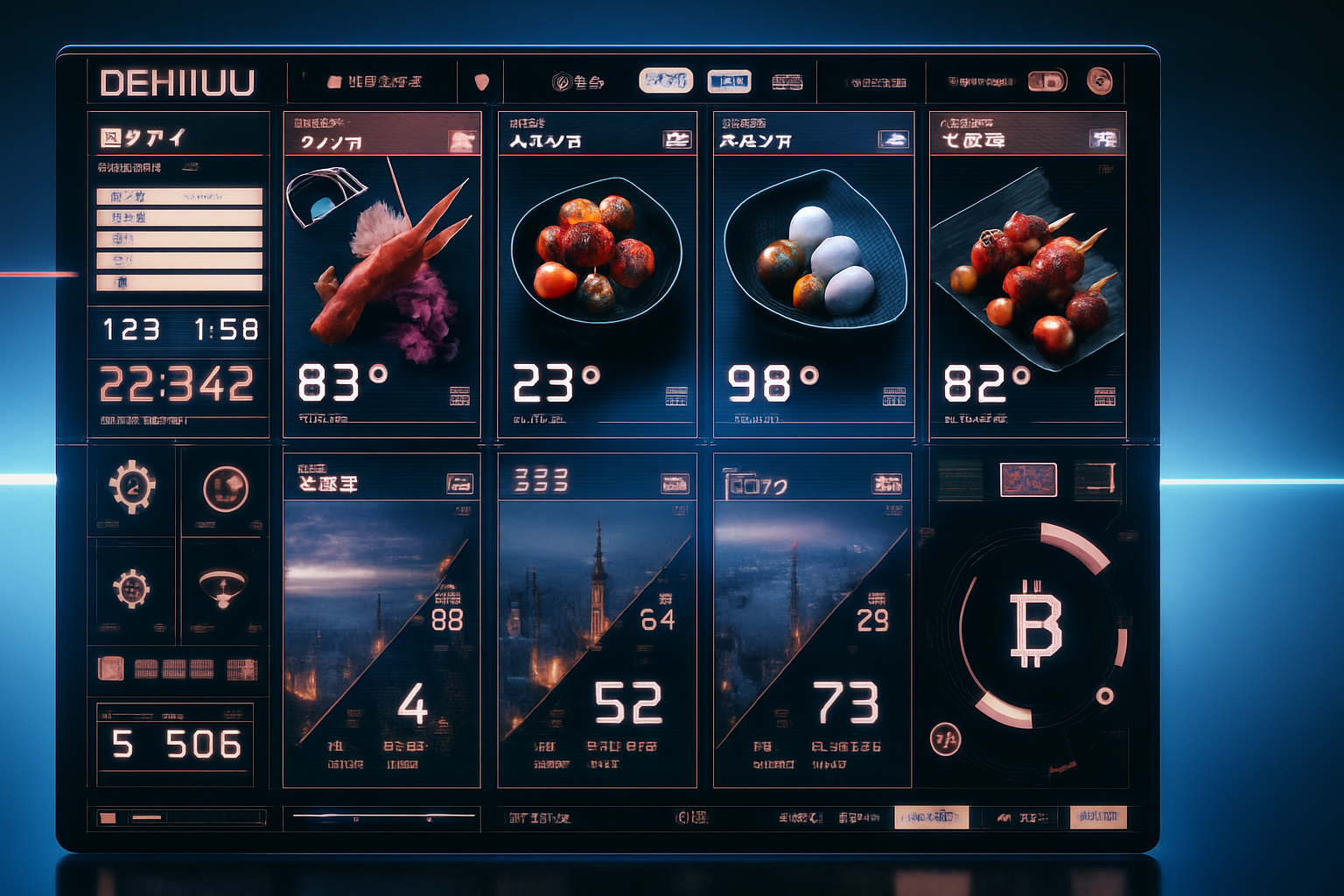Open the skewered meat card showing 82°
The image size is (1344, 896).
1027,273
